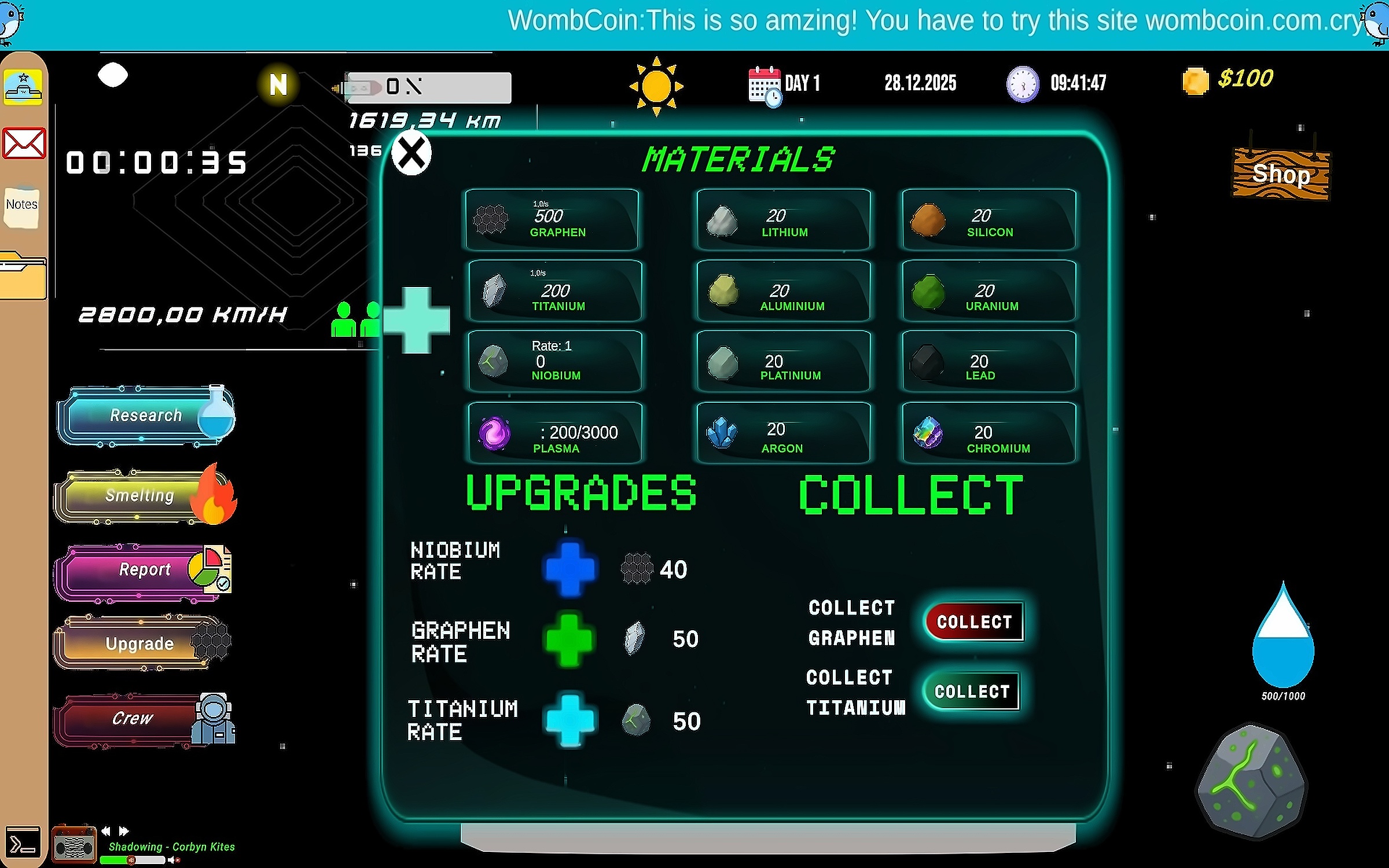Open the Upgrade menu
Screen dimensions: 1389x868
[141, 643]
